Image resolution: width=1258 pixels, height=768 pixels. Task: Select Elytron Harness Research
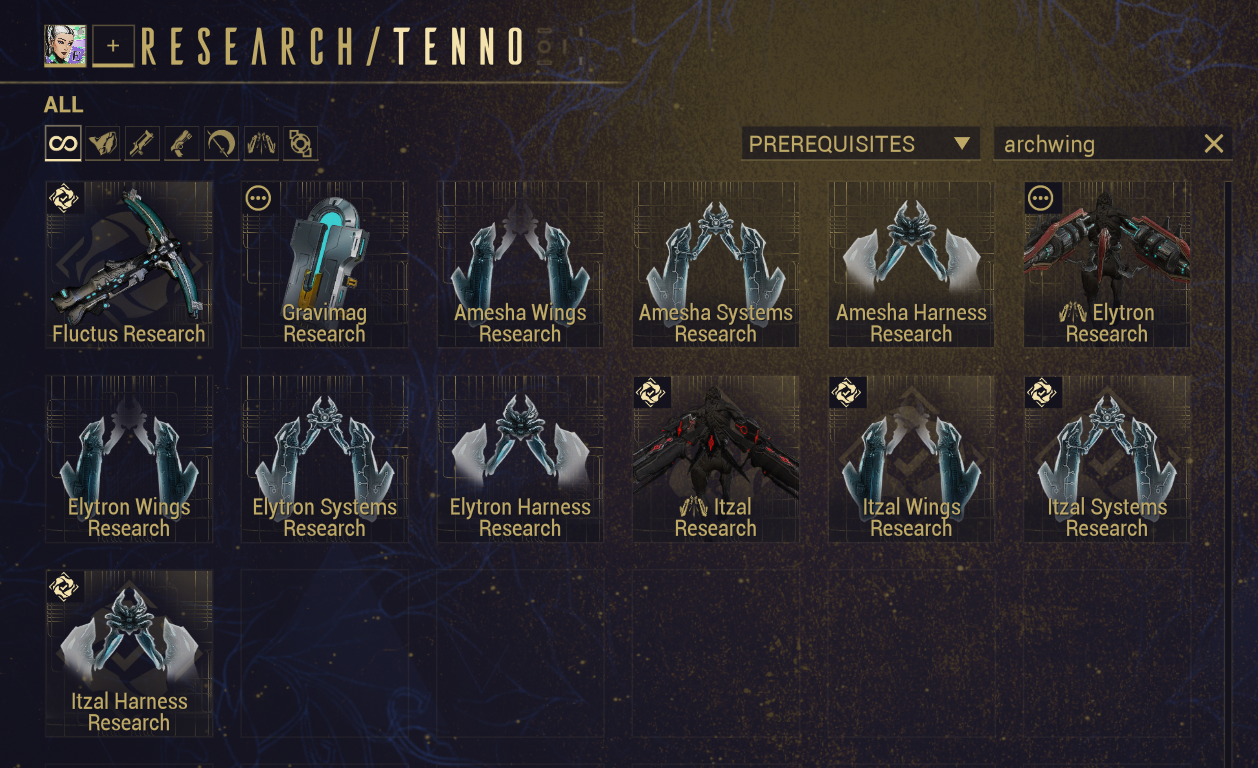pyautogui.click(x=520, y=459)
